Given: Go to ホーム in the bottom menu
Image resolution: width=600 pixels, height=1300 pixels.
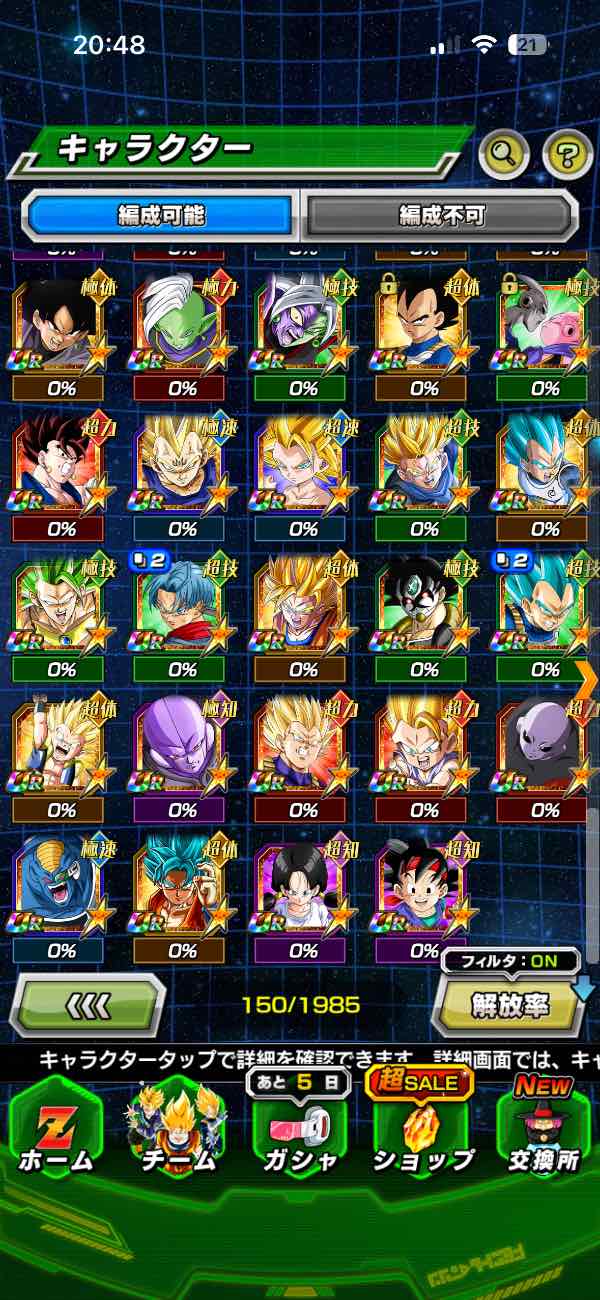Looking at the screenshot, I should (55, 1130).
